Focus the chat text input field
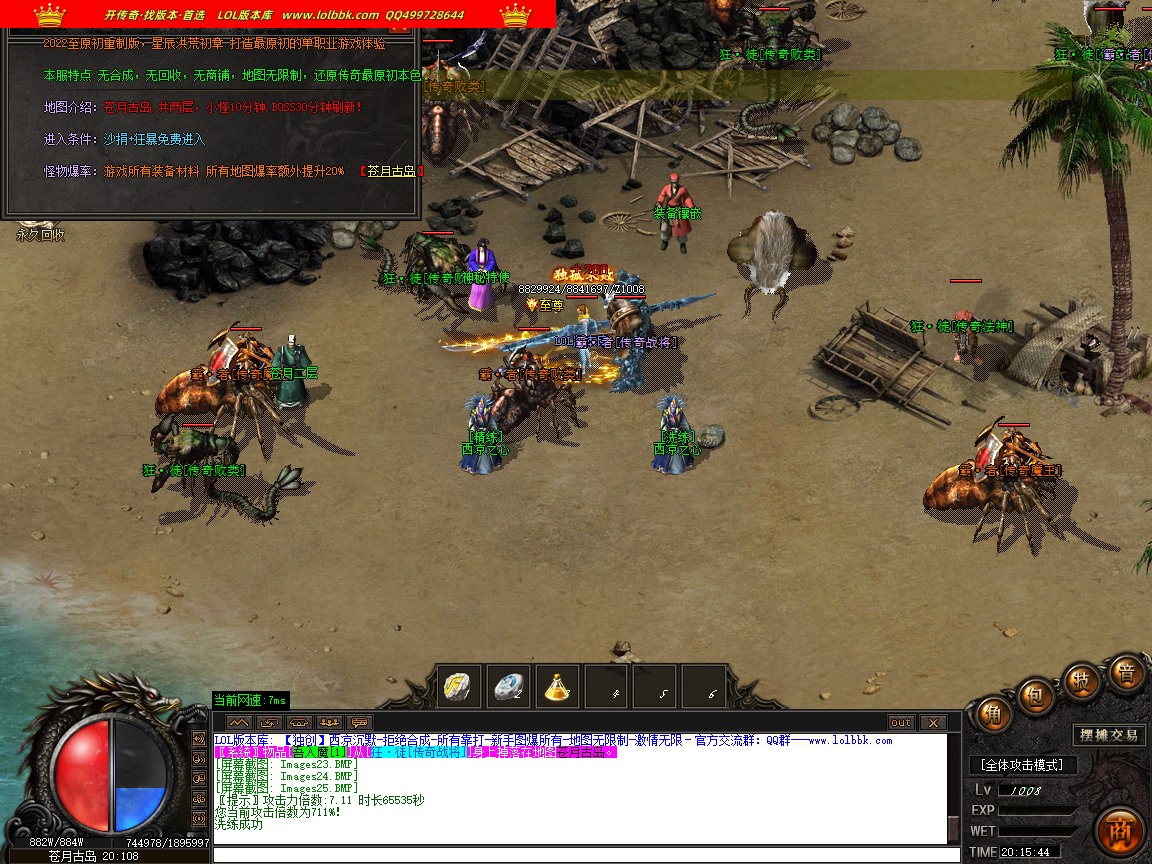This screenshot has width=1152, height=864. [580, 855]
